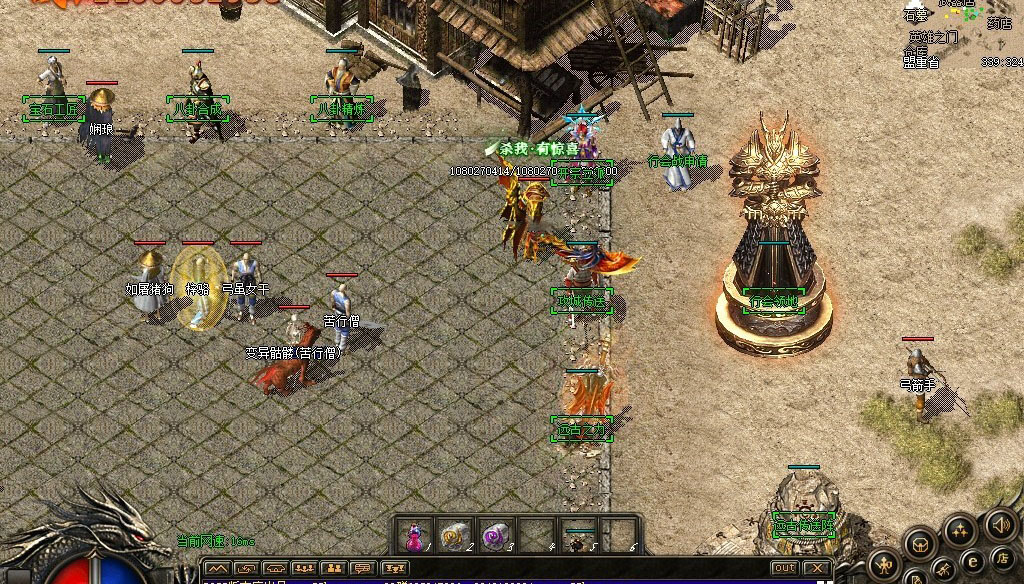This screenshot has height=584, width=1024.
Task: Click the mountain-shaped chat bar button
Action: pos(217,569)
